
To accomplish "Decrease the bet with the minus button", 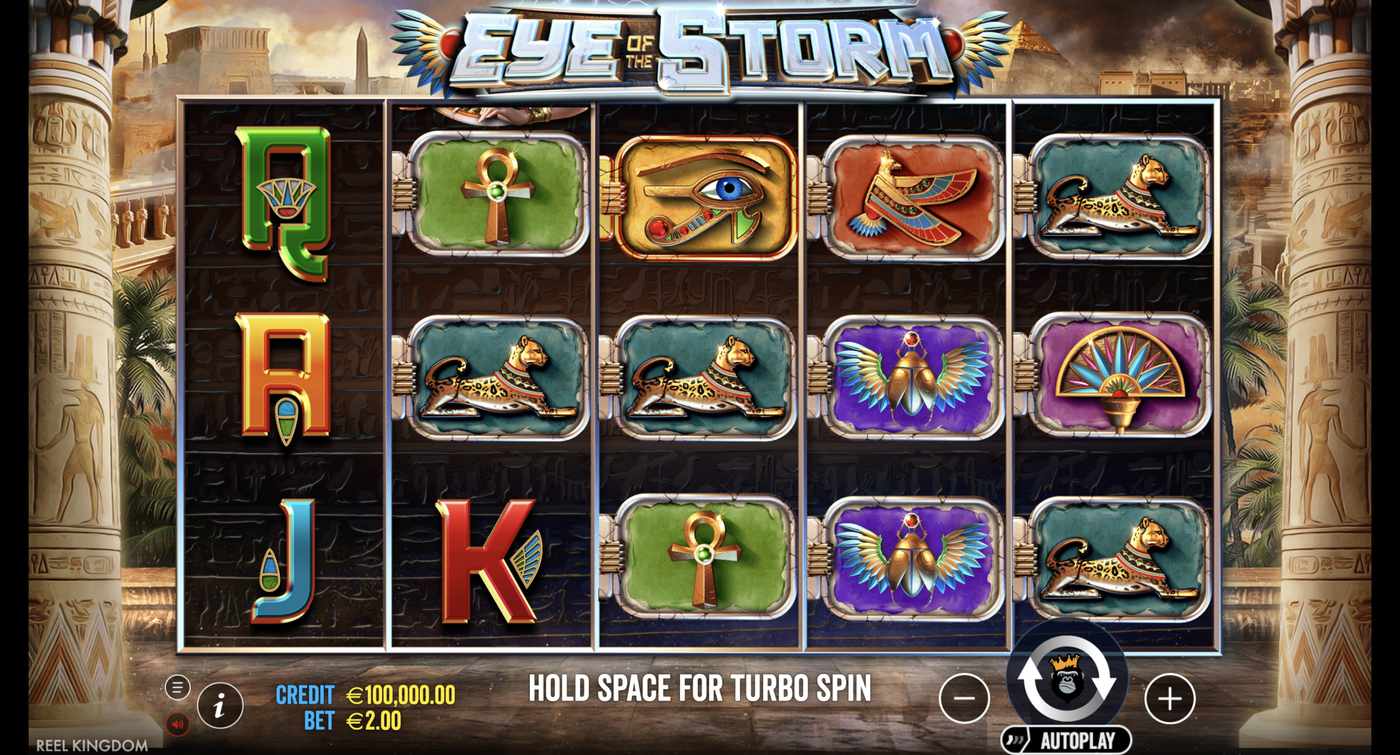I will (964, 699).
